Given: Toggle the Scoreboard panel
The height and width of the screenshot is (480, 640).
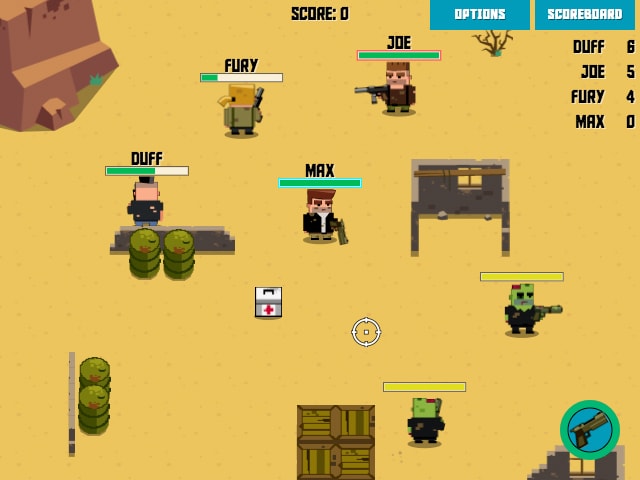Looking at the screenshot, I should coord(585,14).
